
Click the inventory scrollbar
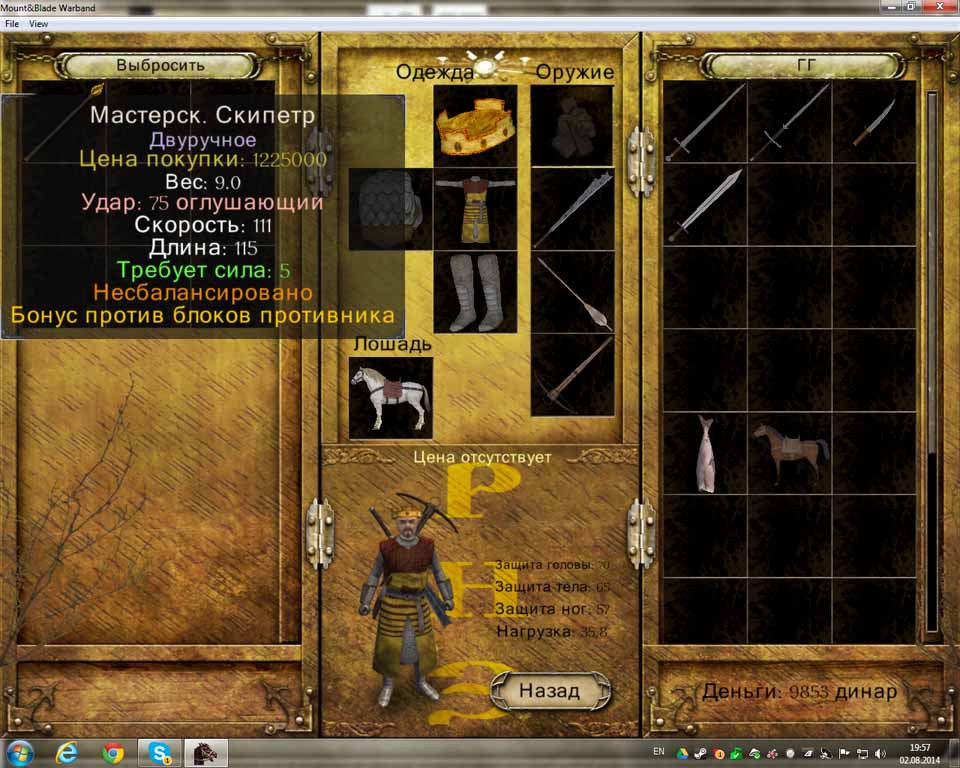click(932, 300)
